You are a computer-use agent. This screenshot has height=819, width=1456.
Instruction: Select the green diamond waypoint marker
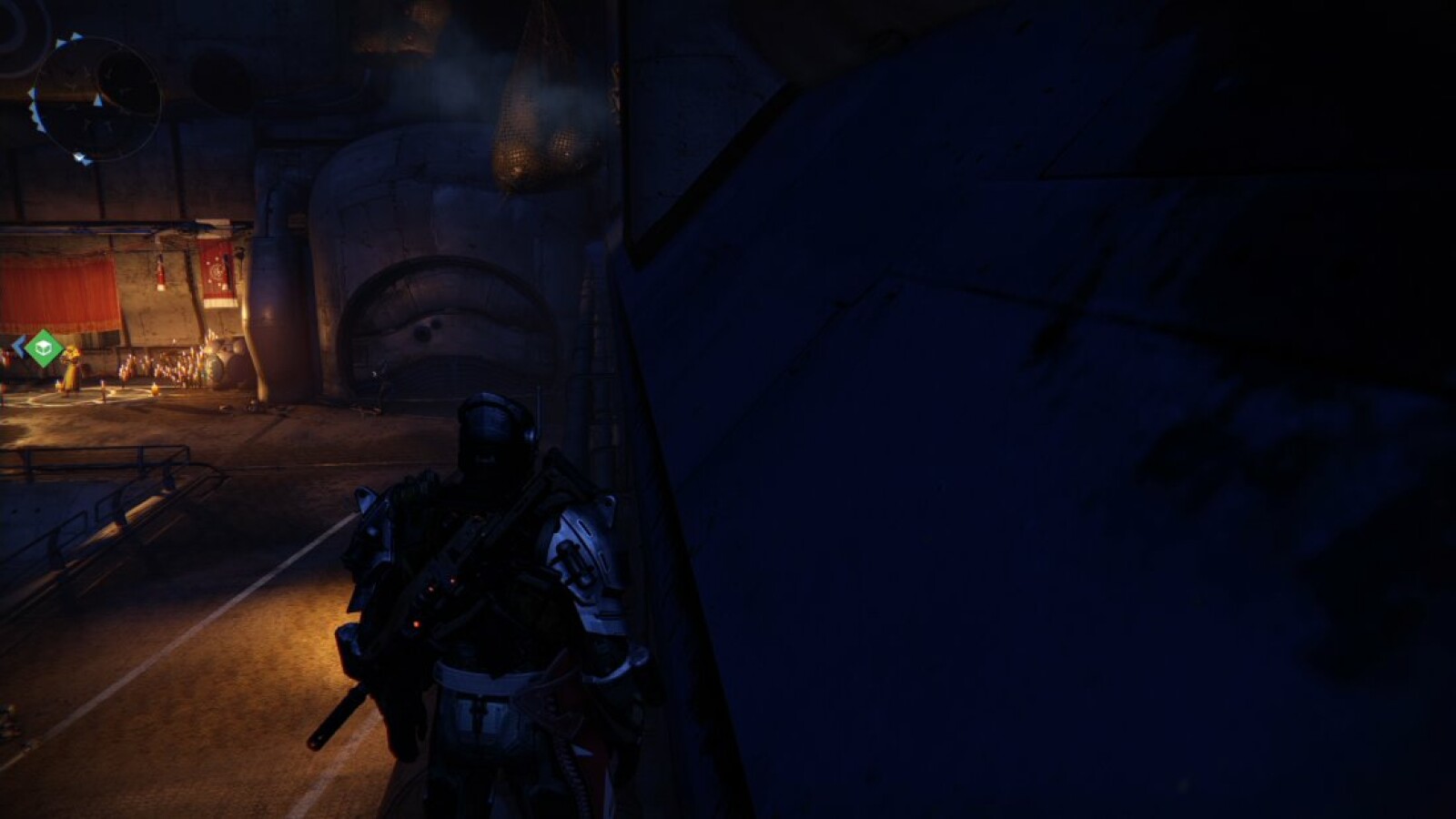click(43, 348)
